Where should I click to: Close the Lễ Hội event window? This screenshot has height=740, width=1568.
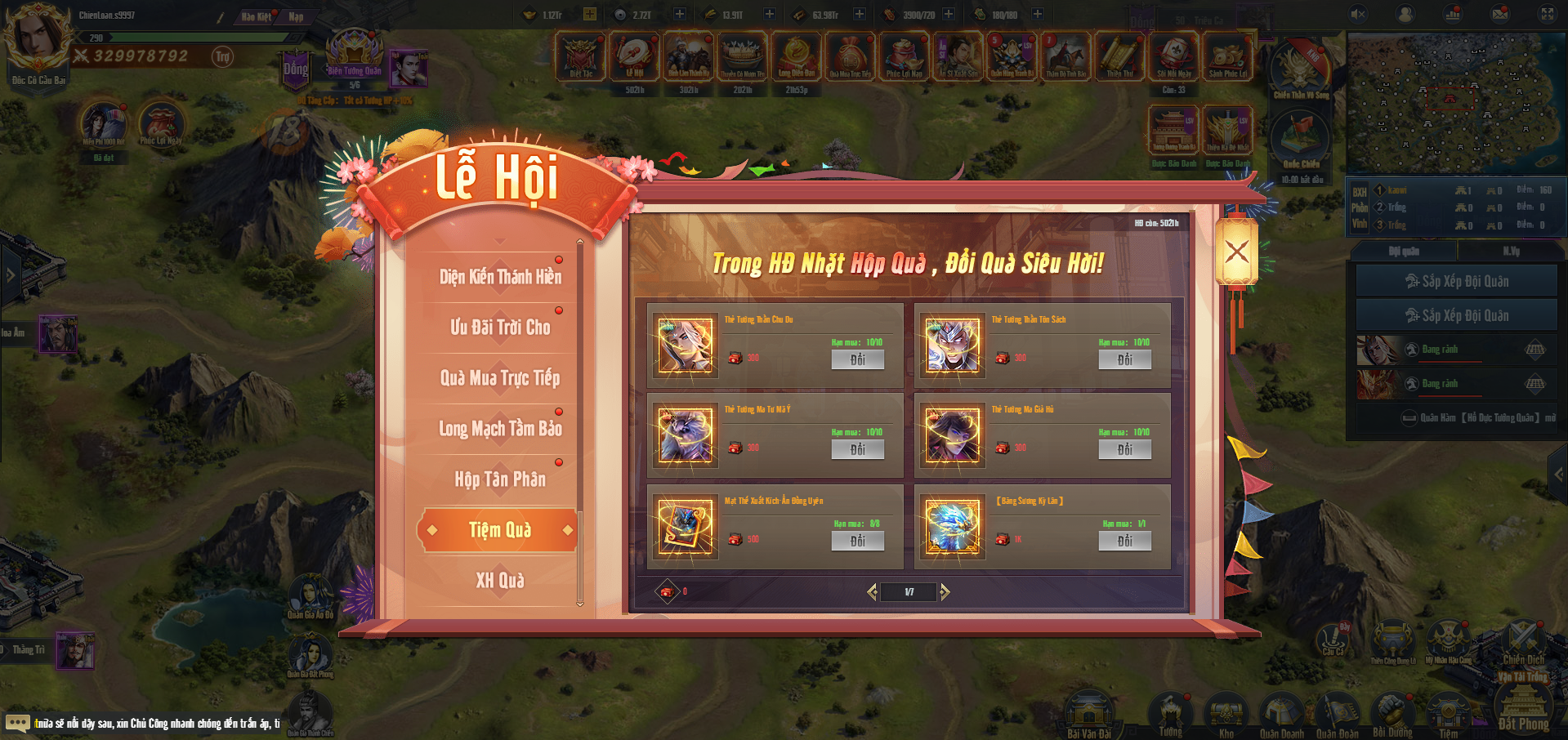(1236, 252)
